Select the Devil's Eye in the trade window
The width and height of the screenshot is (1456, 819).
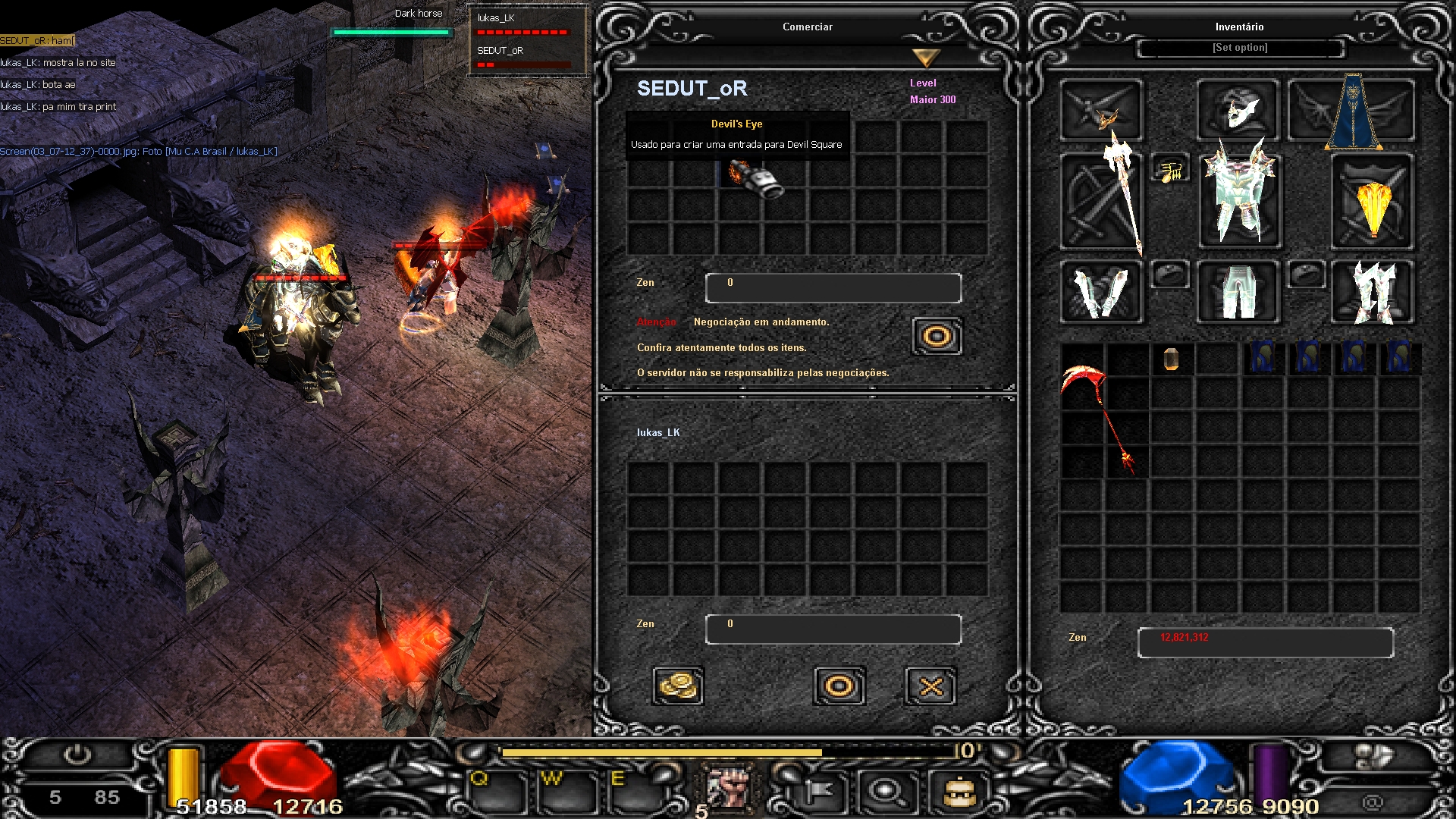coord(756,180)
